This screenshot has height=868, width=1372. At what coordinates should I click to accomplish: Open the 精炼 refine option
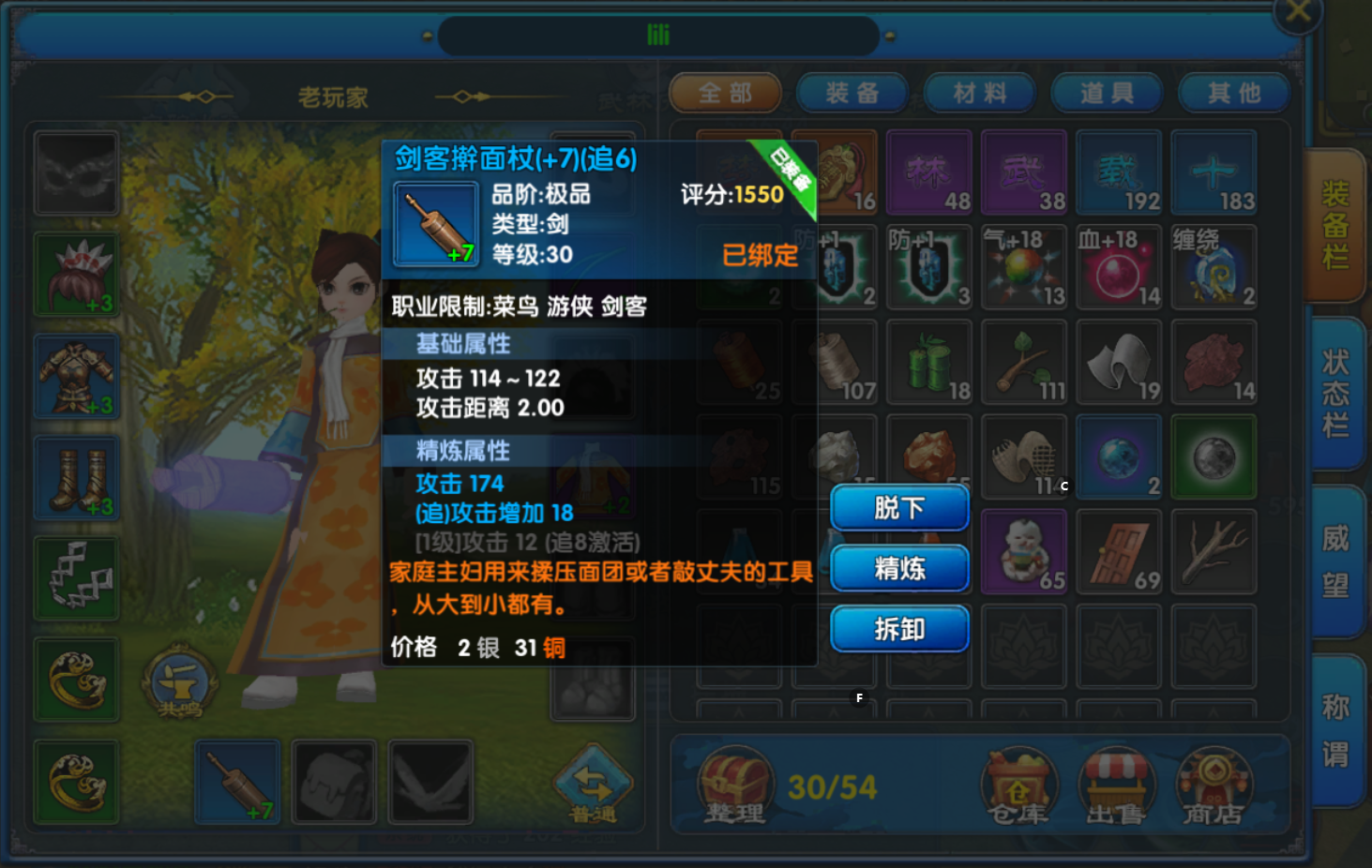899,568
